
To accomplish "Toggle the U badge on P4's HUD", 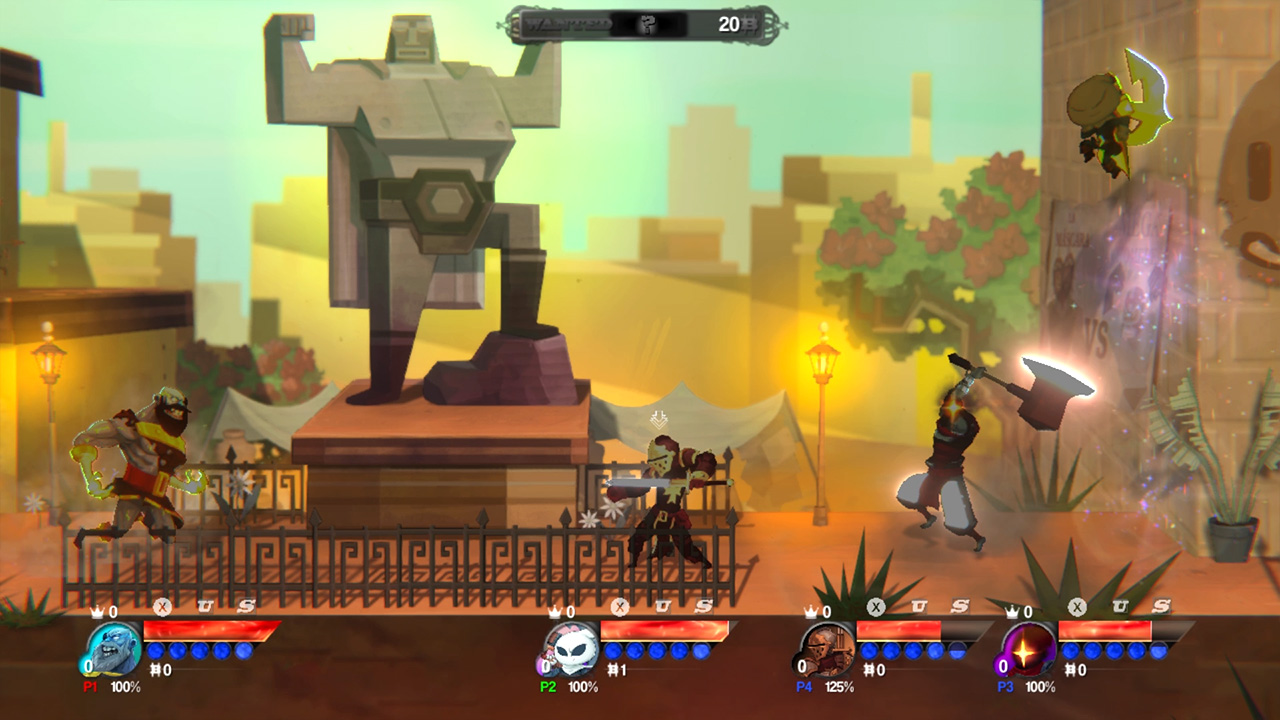I will [921, 605].
